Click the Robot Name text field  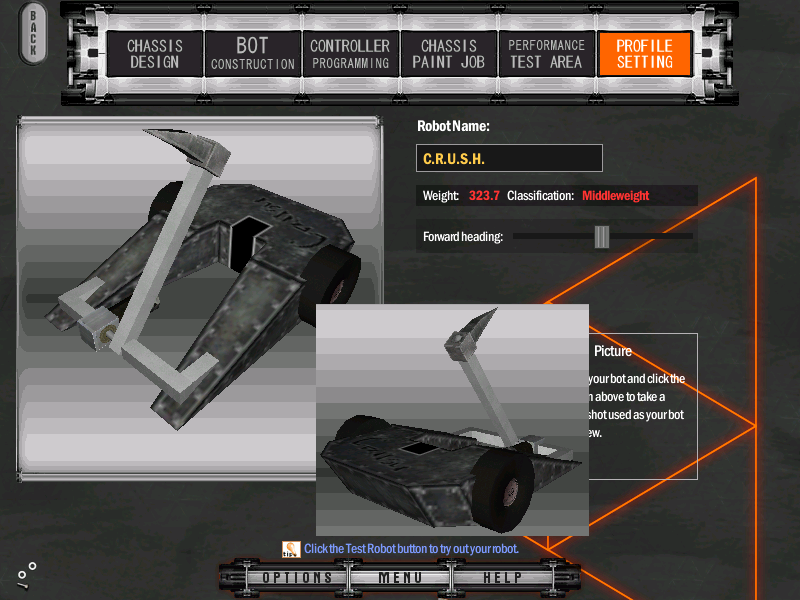click(509, 158)
